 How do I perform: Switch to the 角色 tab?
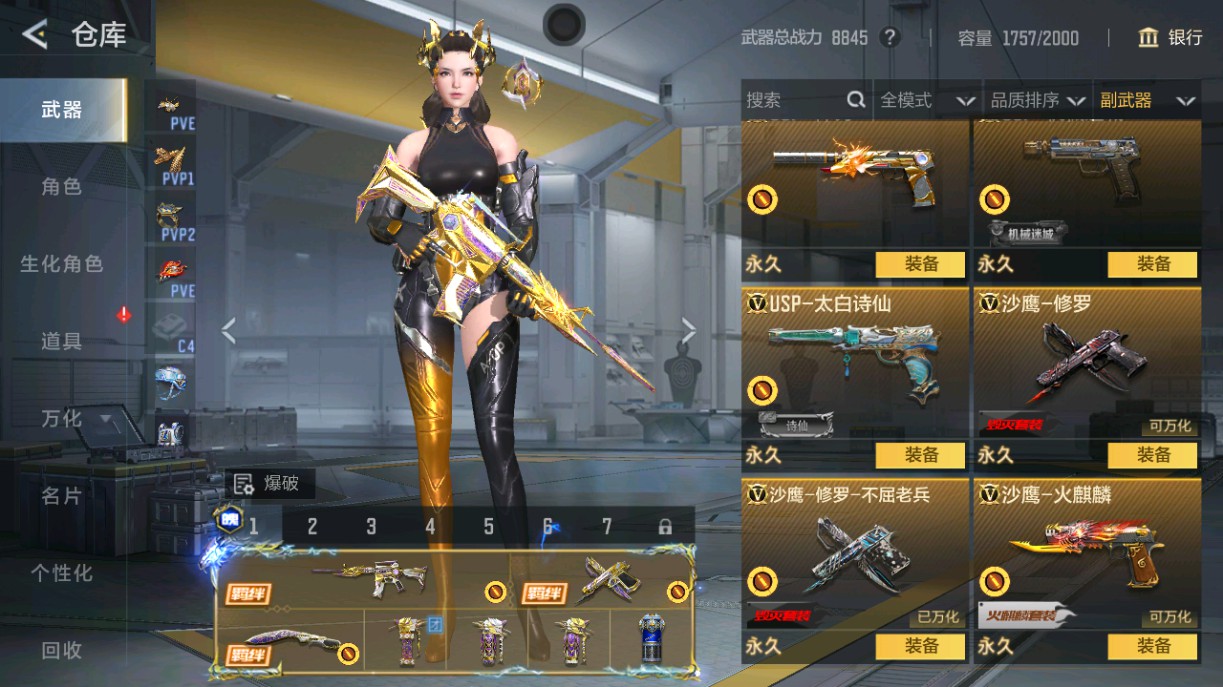61,187
